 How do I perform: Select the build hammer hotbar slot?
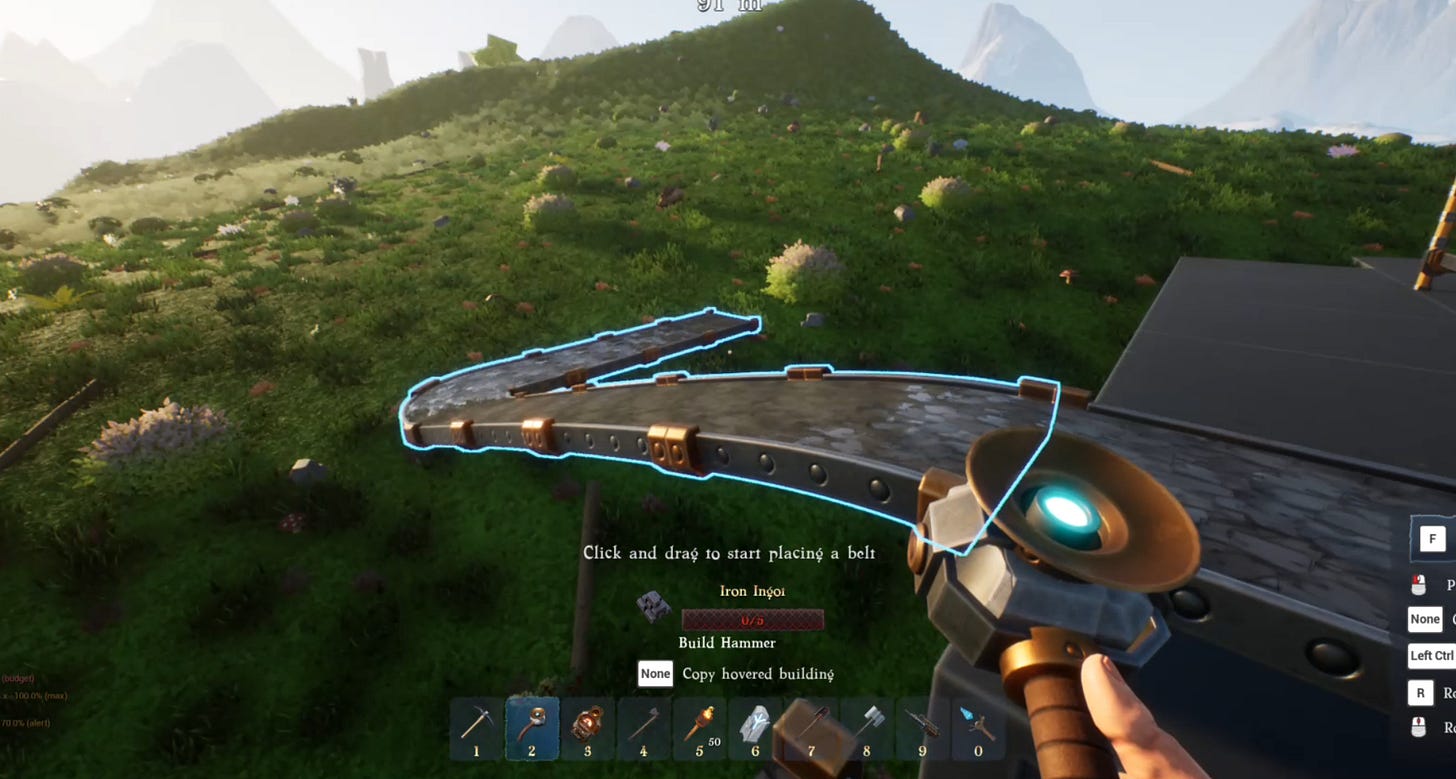point(532,728)
